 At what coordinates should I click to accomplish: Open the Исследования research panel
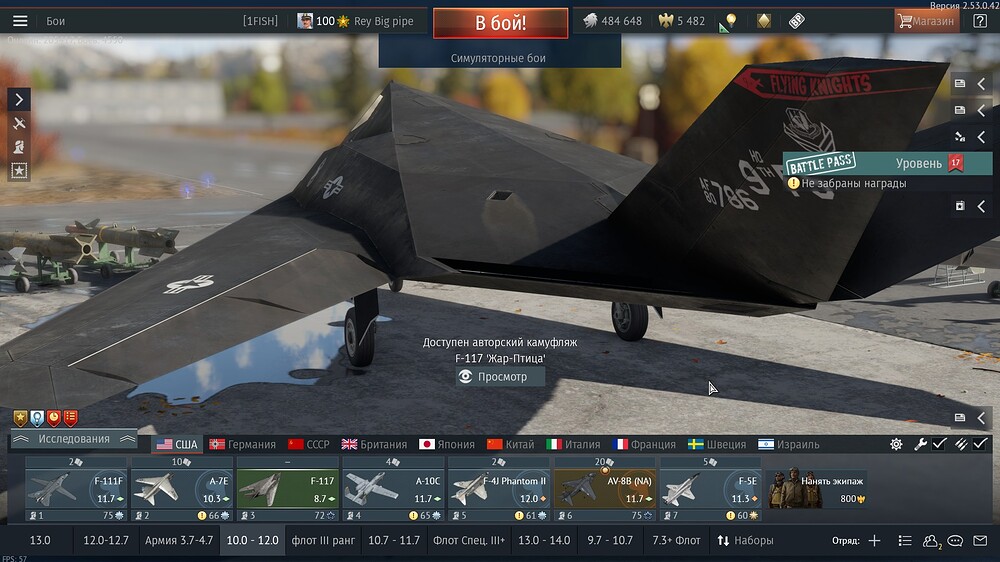point(74,439)
